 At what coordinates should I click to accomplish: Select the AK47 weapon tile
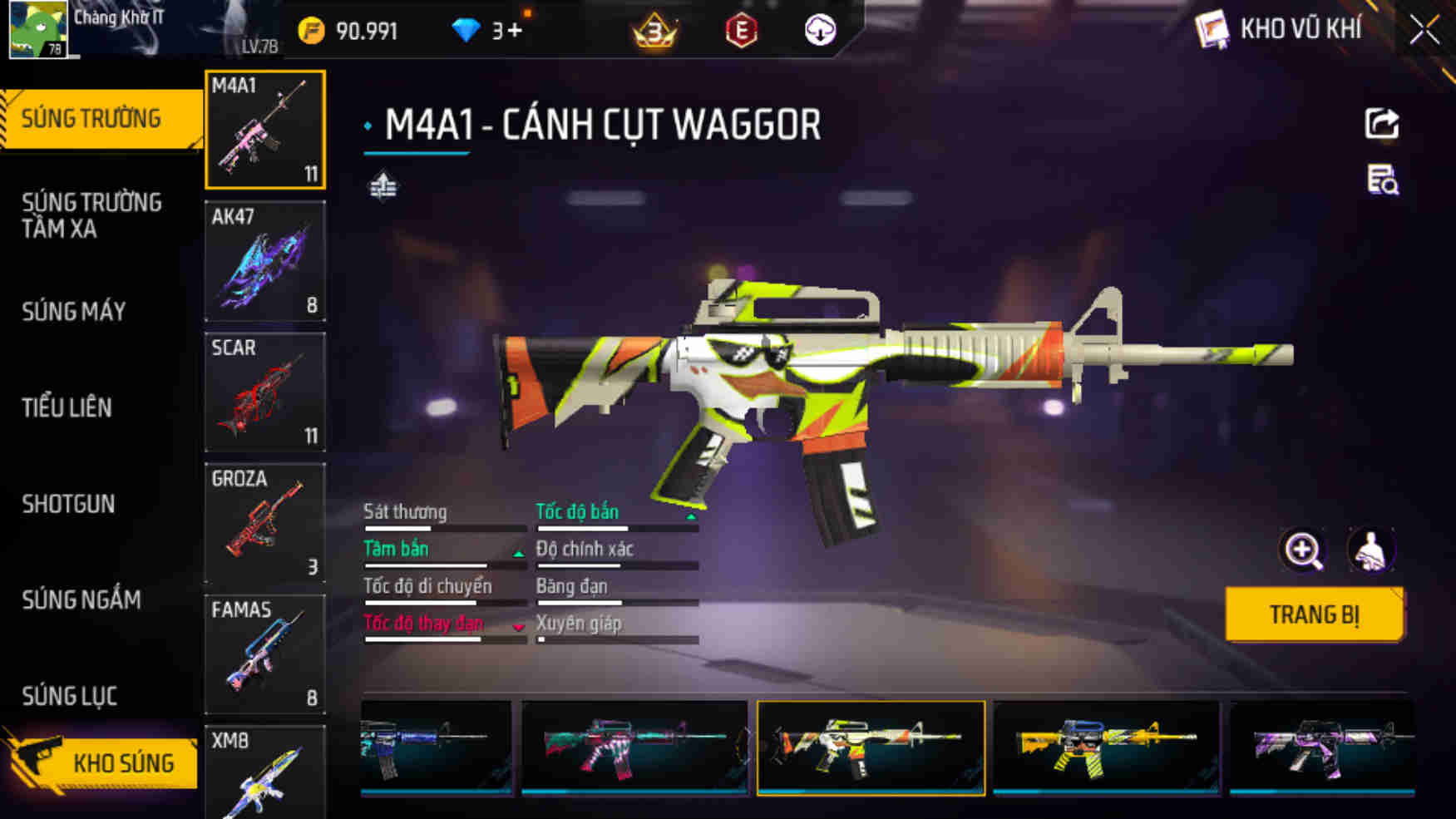265,261
